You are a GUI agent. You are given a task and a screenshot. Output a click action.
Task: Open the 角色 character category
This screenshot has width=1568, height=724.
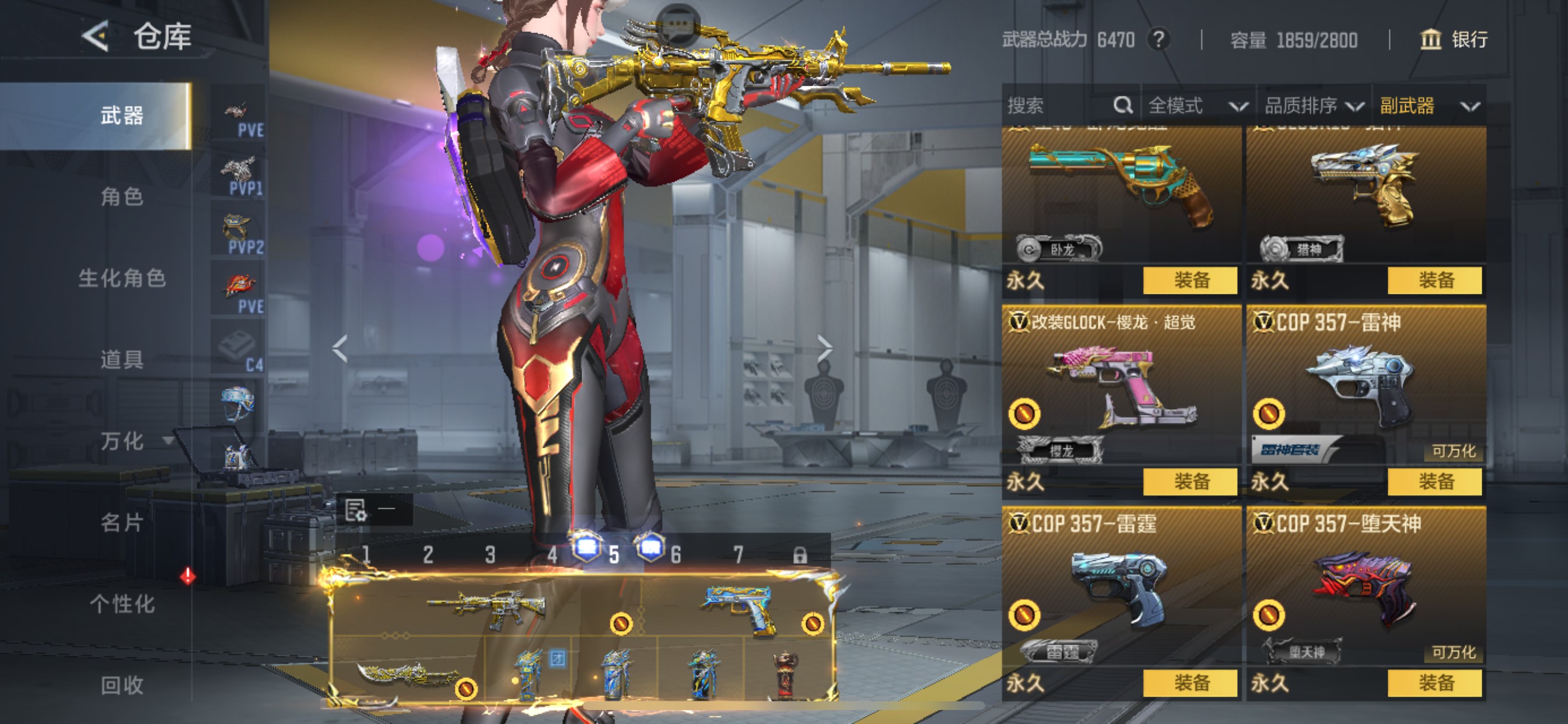(x=122, y=197)
